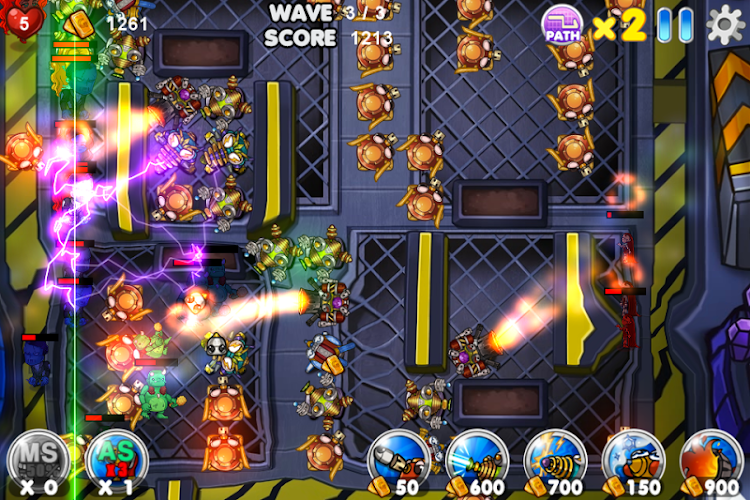750x500 pixels.
Task: Choose the 900-cost fire tower
Action: click(x=711, y=460)
